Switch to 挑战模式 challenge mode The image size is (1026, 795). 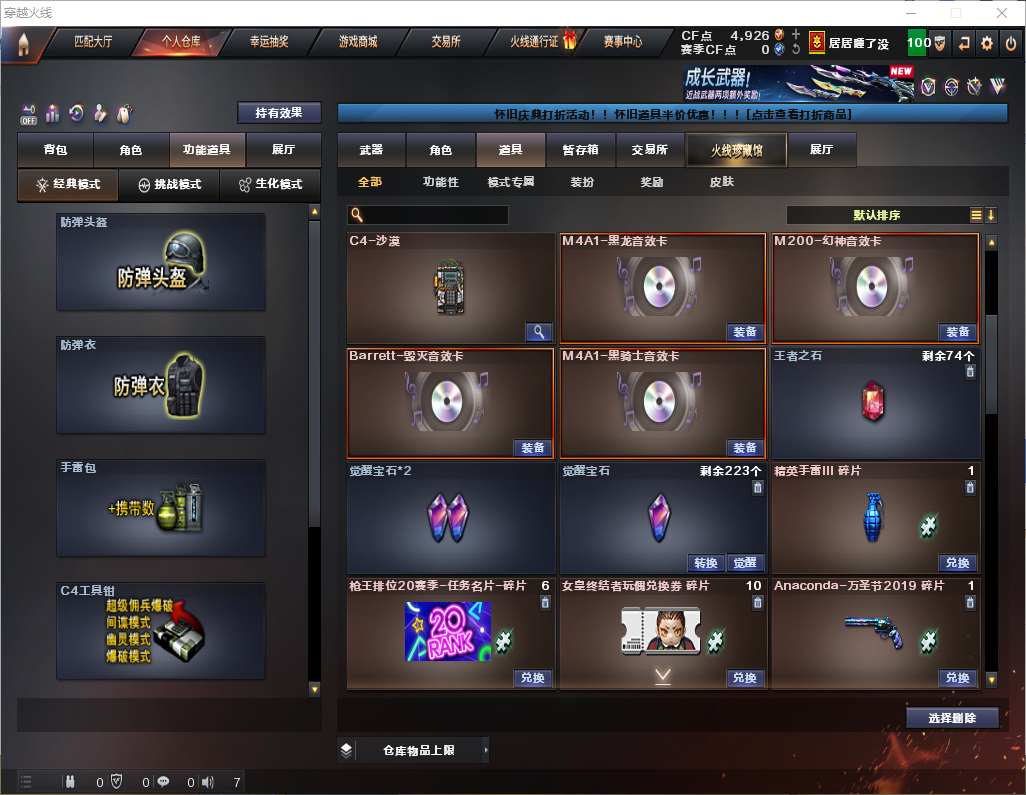(x=170, y=185)
